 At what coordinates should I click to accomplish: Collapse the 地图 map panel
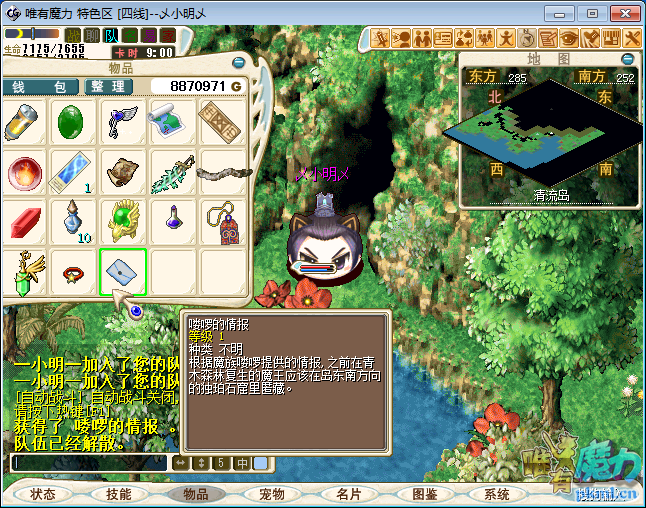point(630,60)
